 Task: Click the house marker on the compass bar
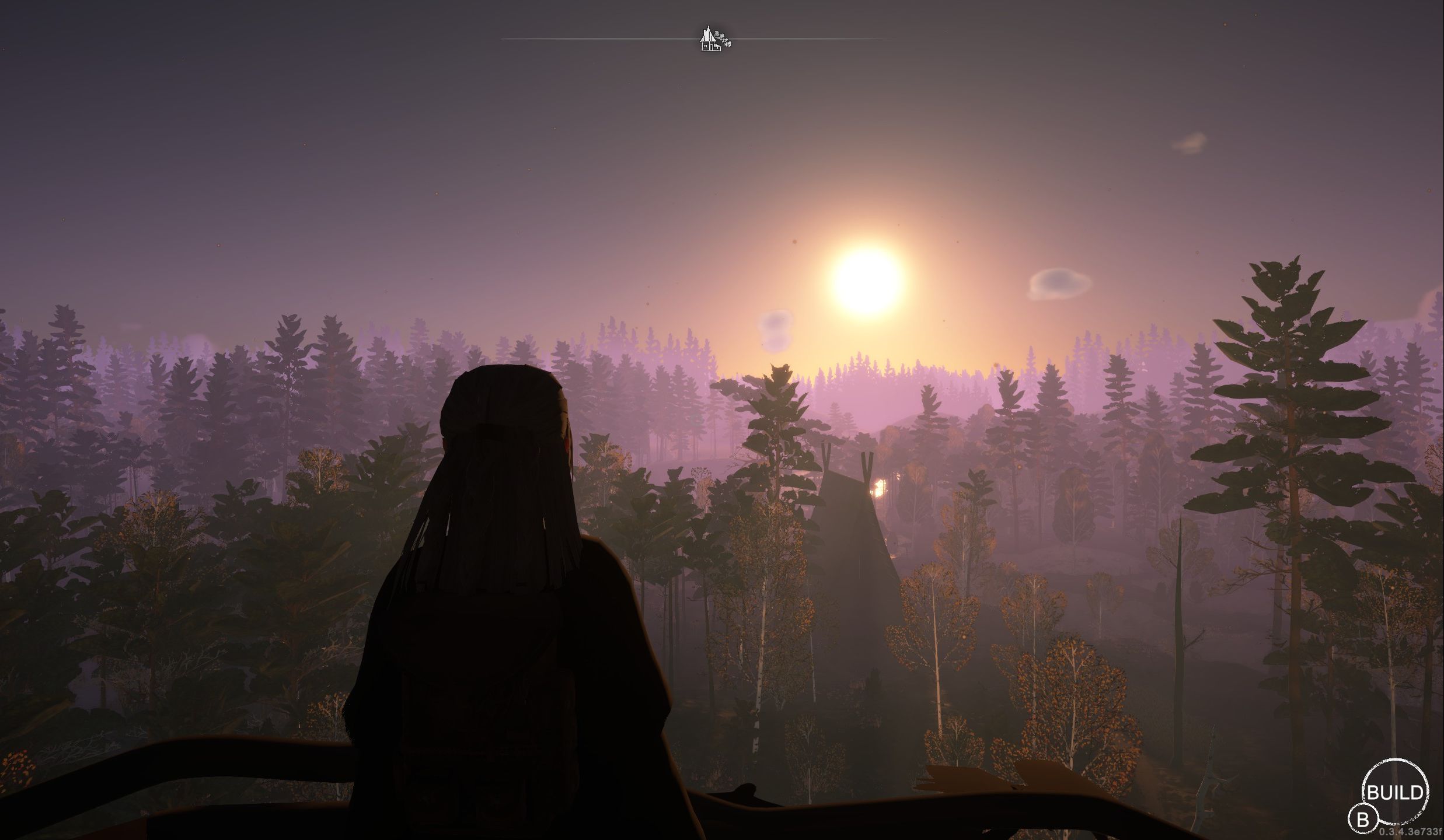coord(709,40)
